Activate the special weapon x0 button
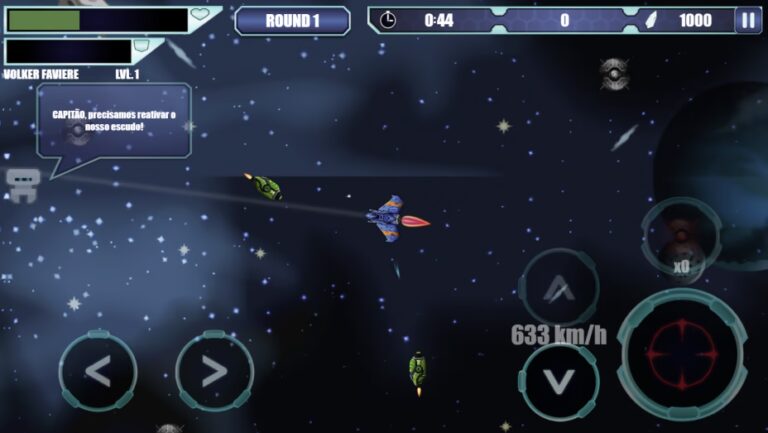The height and width of the screenshot is (433, 768). tap(681, 238)
